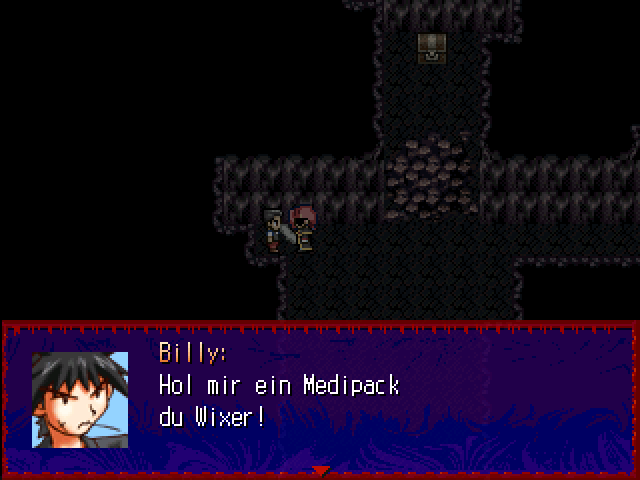Advance dialogue with the red arrow
Viewport: 640px width, 480px height.
point(320,470)
